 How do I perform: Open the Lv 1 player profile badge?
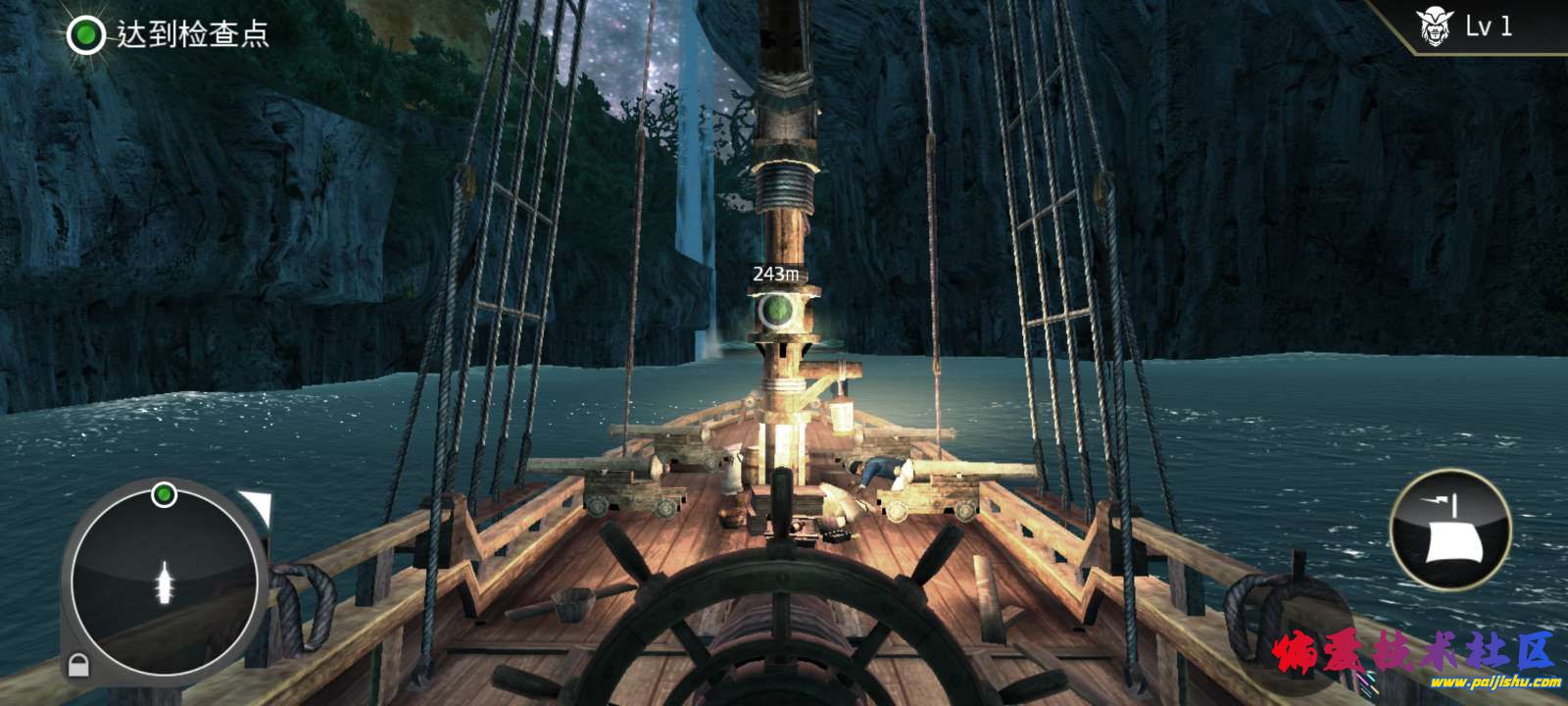(1466, 27)
